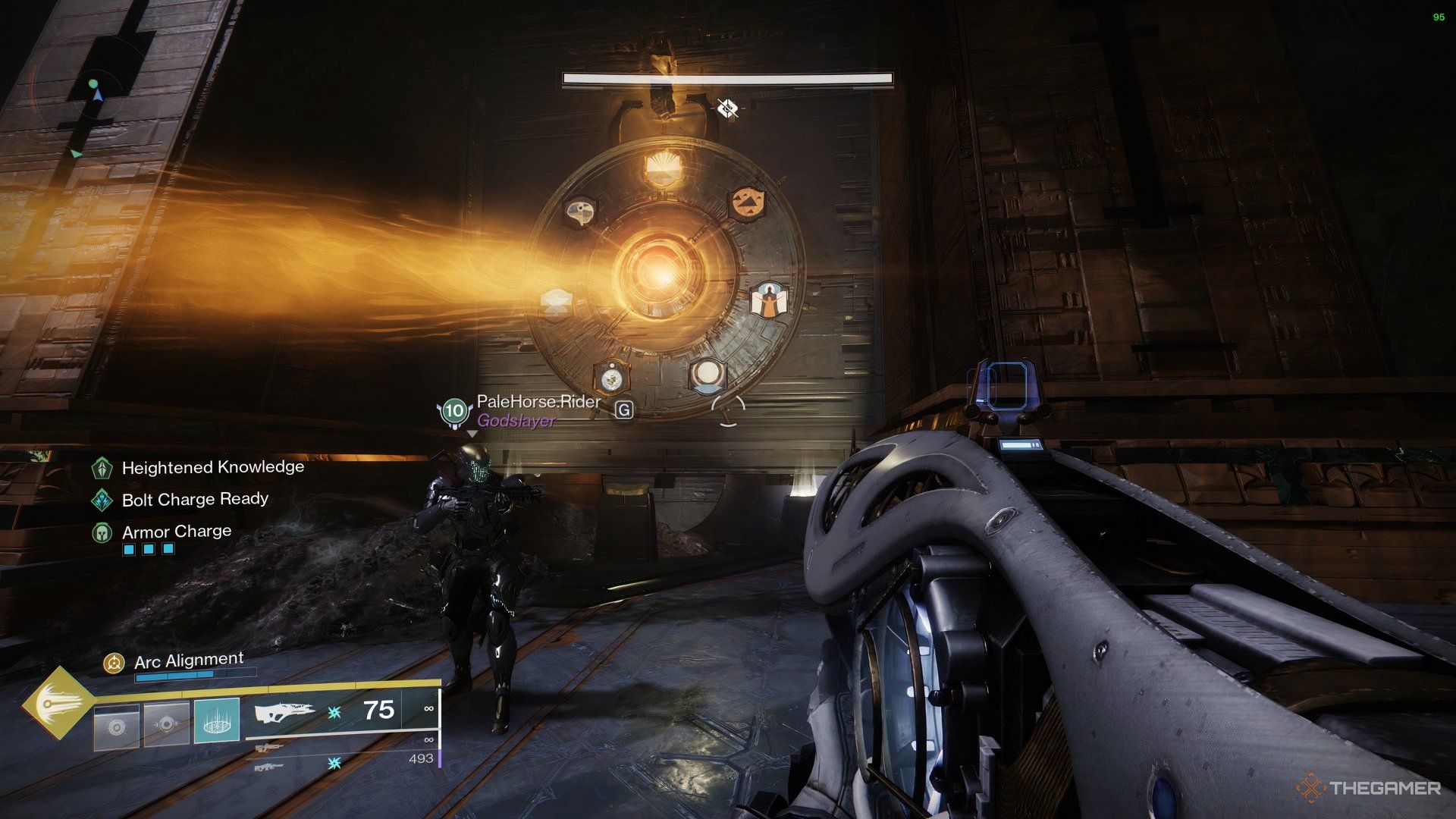Screen dimensions: 1456x819
Task: Choose the middle grey ability square
Action: pyautogui.click(x=166, y=724)
